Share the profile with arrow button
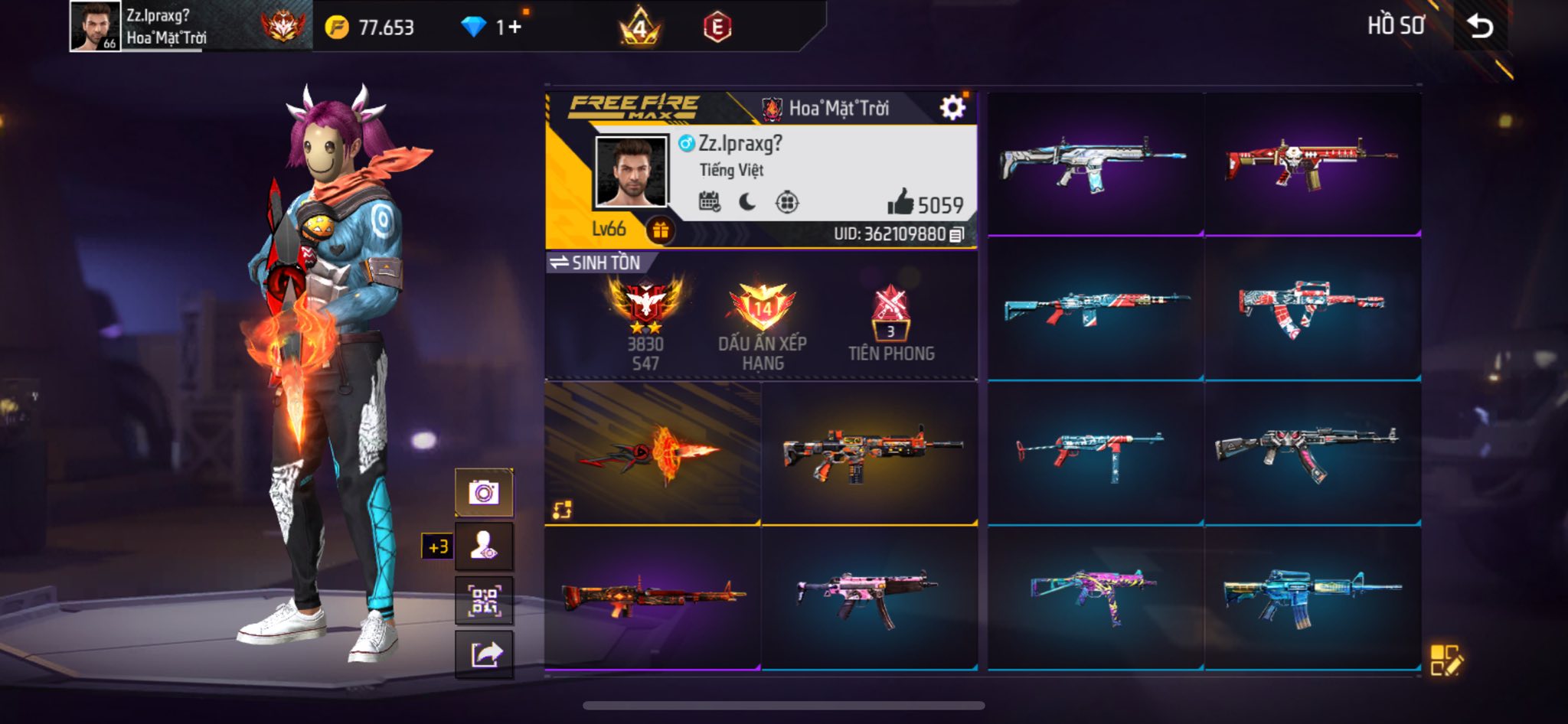Image resolution: width=1568 pixels, height=724 pixels. (484, 655)
